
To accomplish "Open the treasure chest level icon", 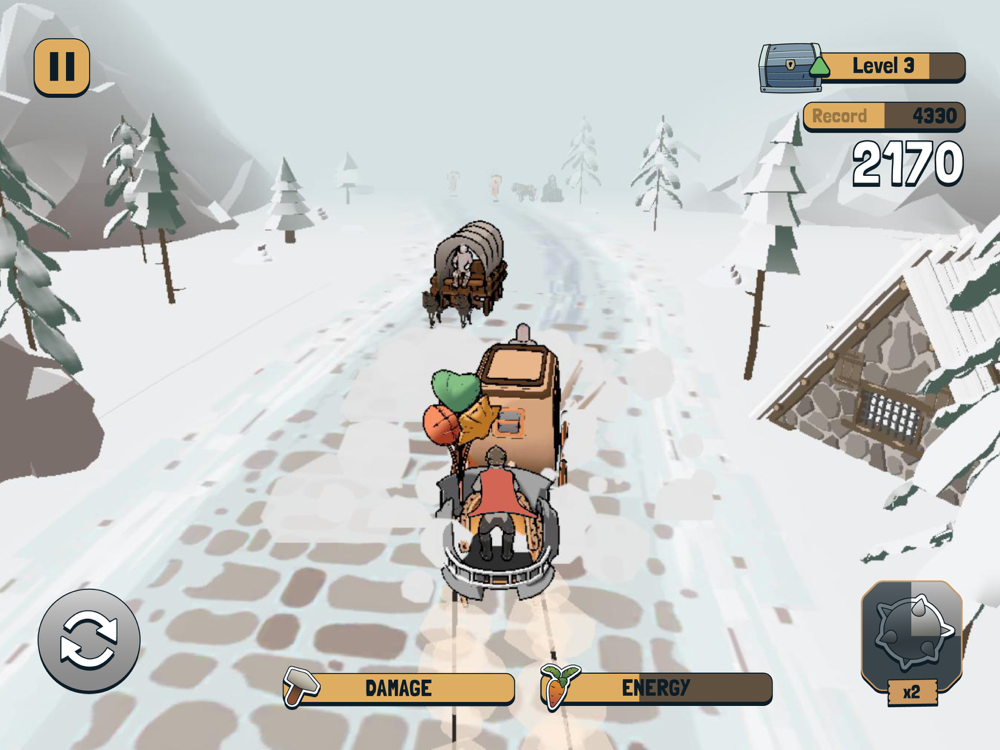I will click(790, 68).
